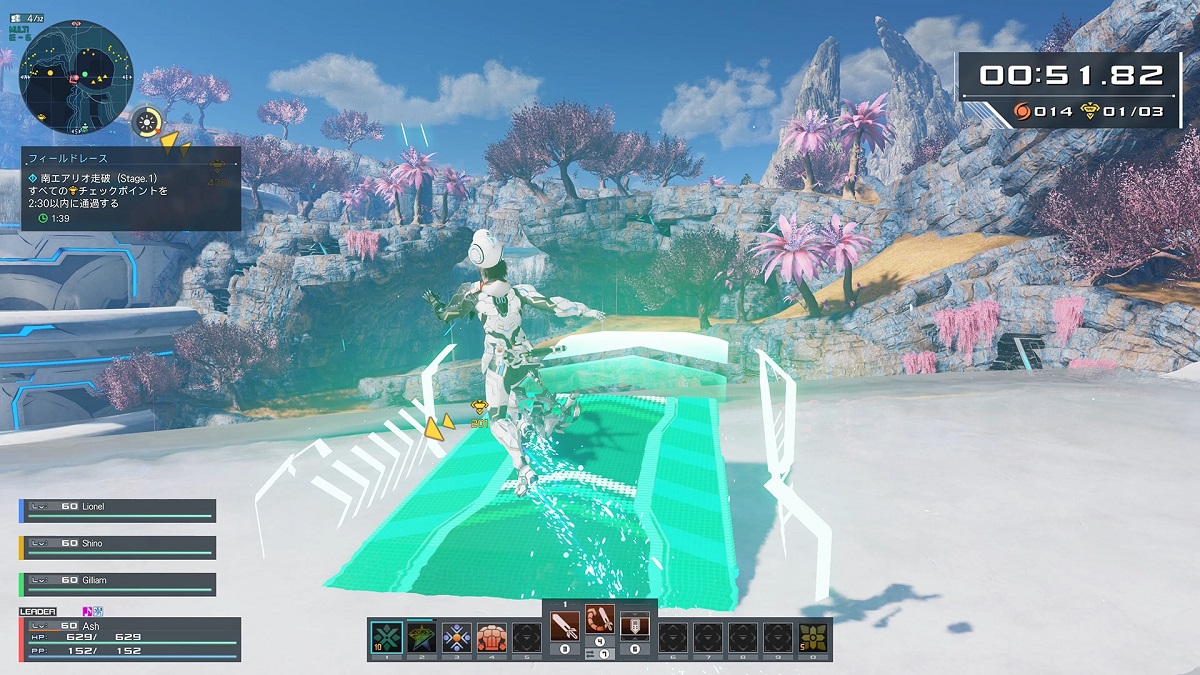This screenshot has height=675, width=1200.
Task: Select party member Gilliam's status bar
Action: (x=118, y=584)
